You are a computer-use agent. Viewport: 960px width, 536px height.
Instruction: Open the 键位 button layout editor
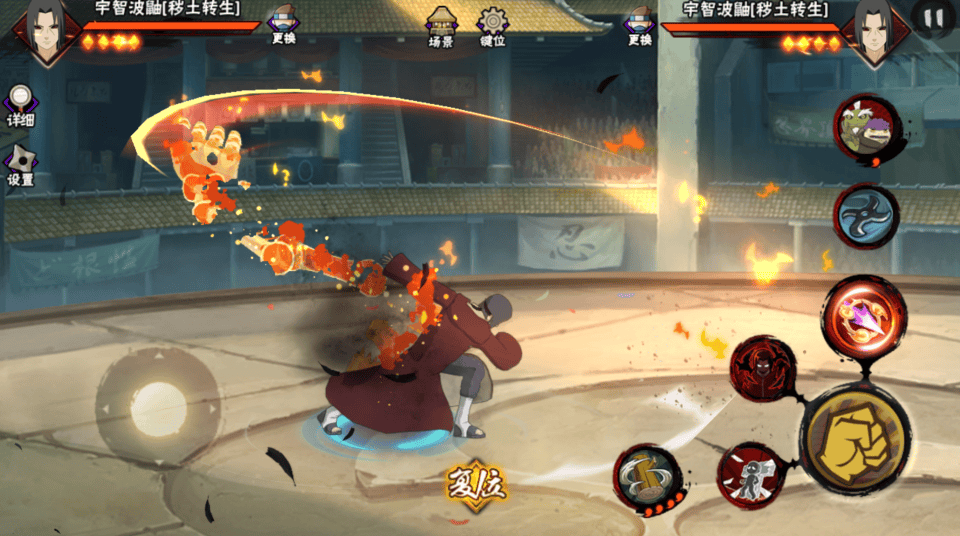point(492,27)
